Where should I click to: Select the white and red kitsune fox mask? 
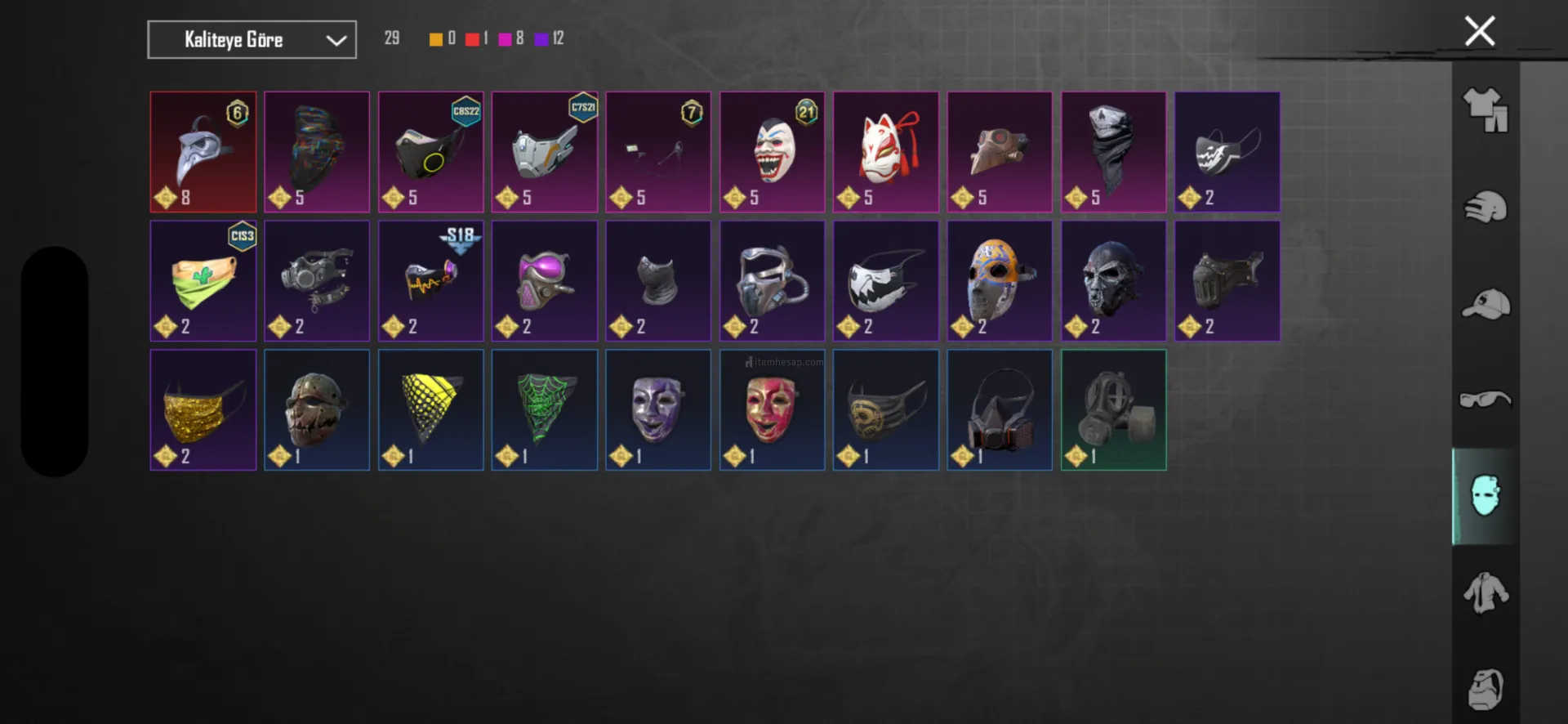point(885,152)
